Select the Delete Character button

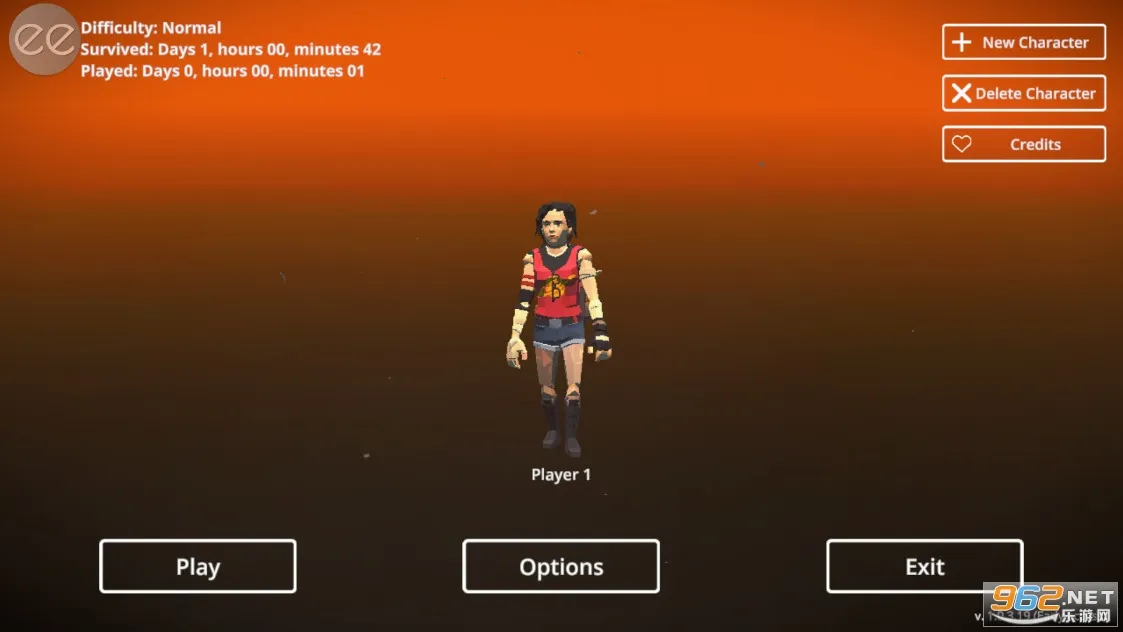pos(1023,93)
